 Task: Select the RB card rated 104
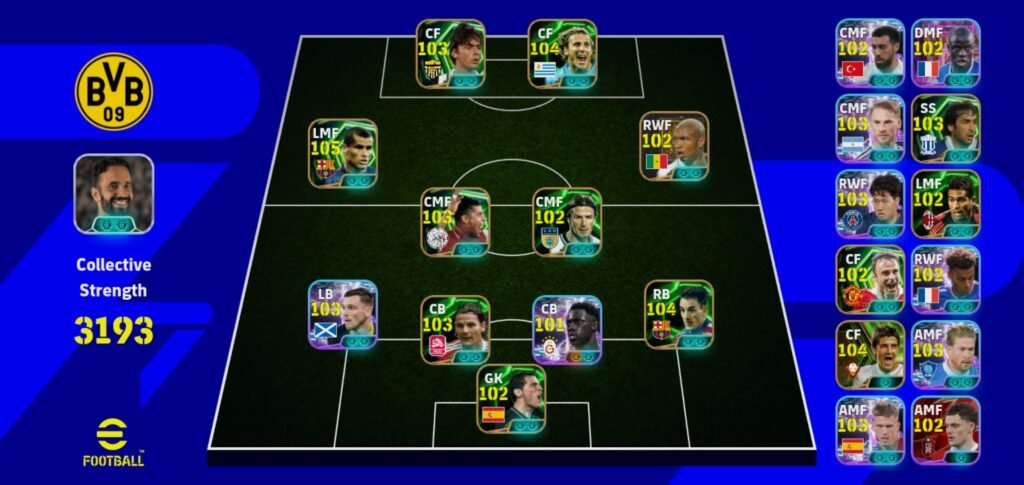(x=678, y=314)
